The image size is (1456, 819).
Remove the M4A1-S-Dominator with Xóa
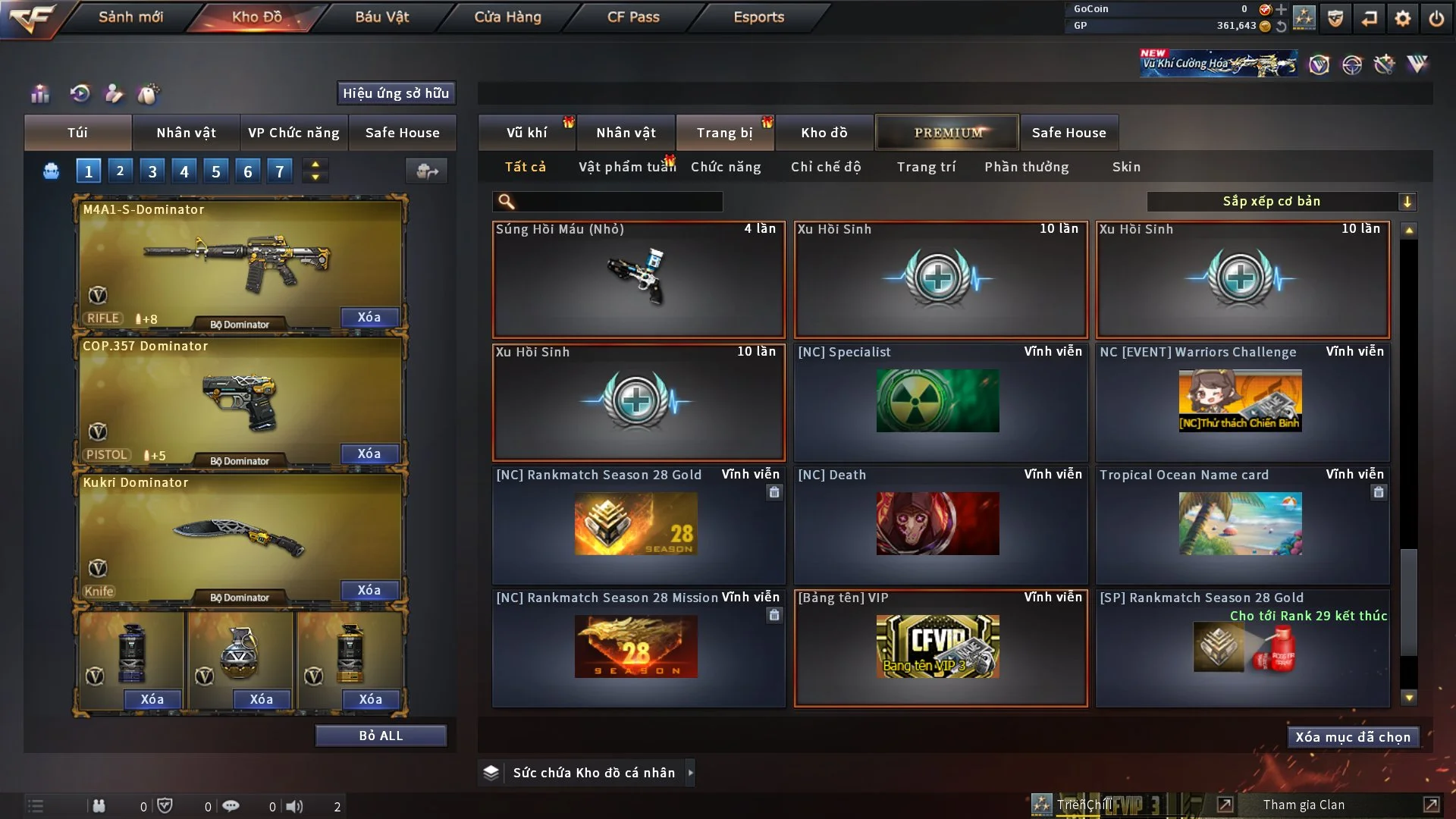pos(369,317)
